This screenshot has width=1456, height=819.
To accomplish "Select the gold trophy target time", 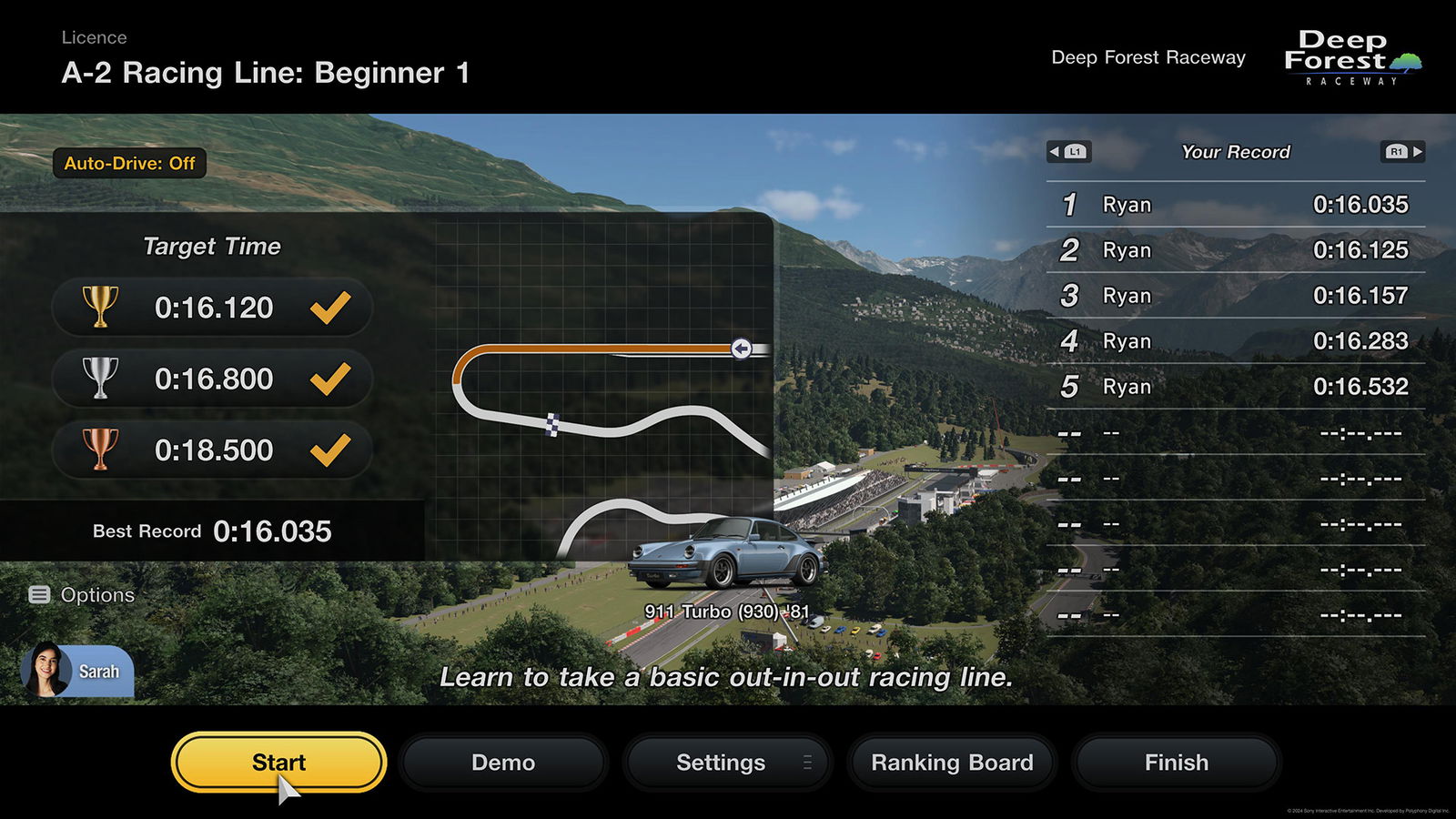I will pos(211,308).
